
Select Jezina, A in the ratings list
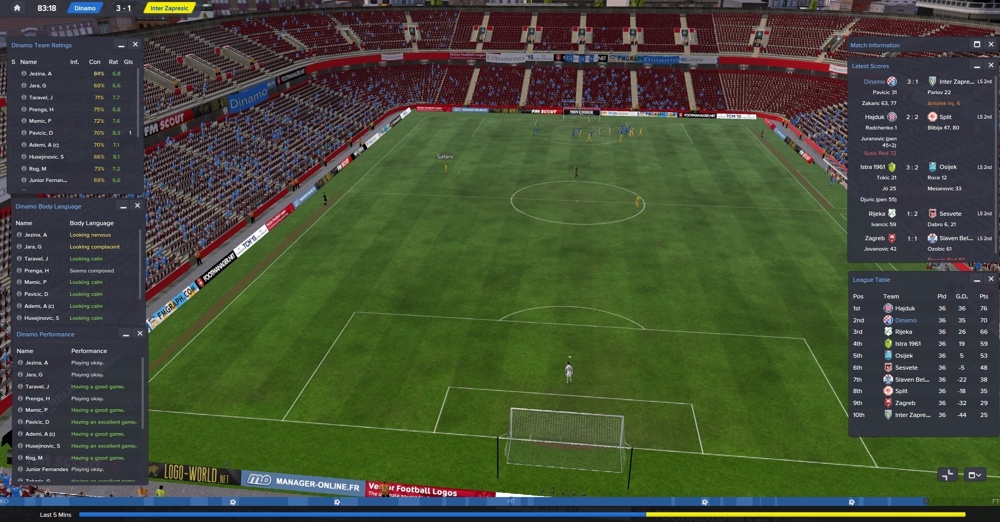click(39, 74)
